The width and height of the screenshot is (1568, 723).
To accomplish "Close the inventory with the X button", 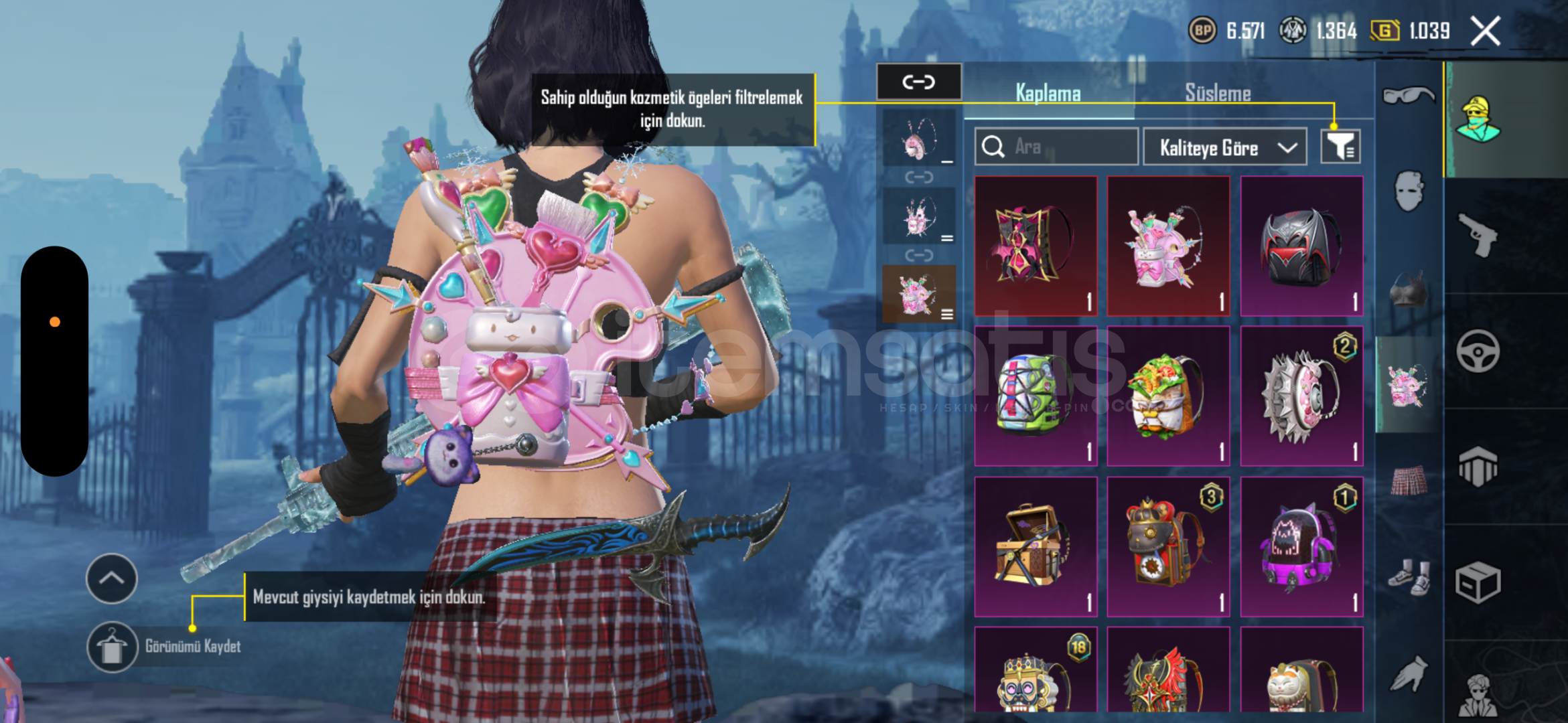I will (1485, 31).
